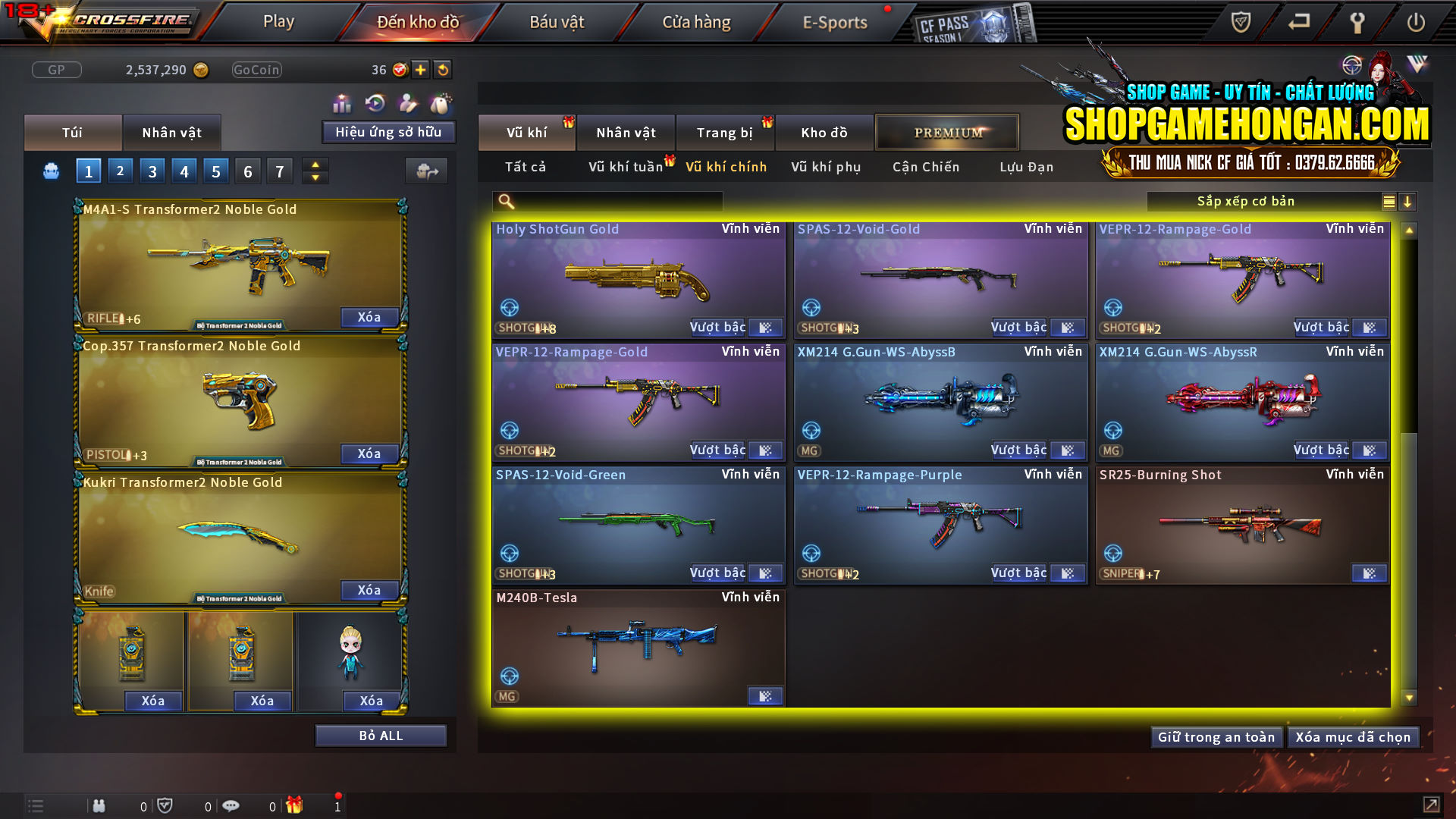Click the replay history icon near top of inventory
This screenshot has height=819, width=1456.
click(374, 102)
